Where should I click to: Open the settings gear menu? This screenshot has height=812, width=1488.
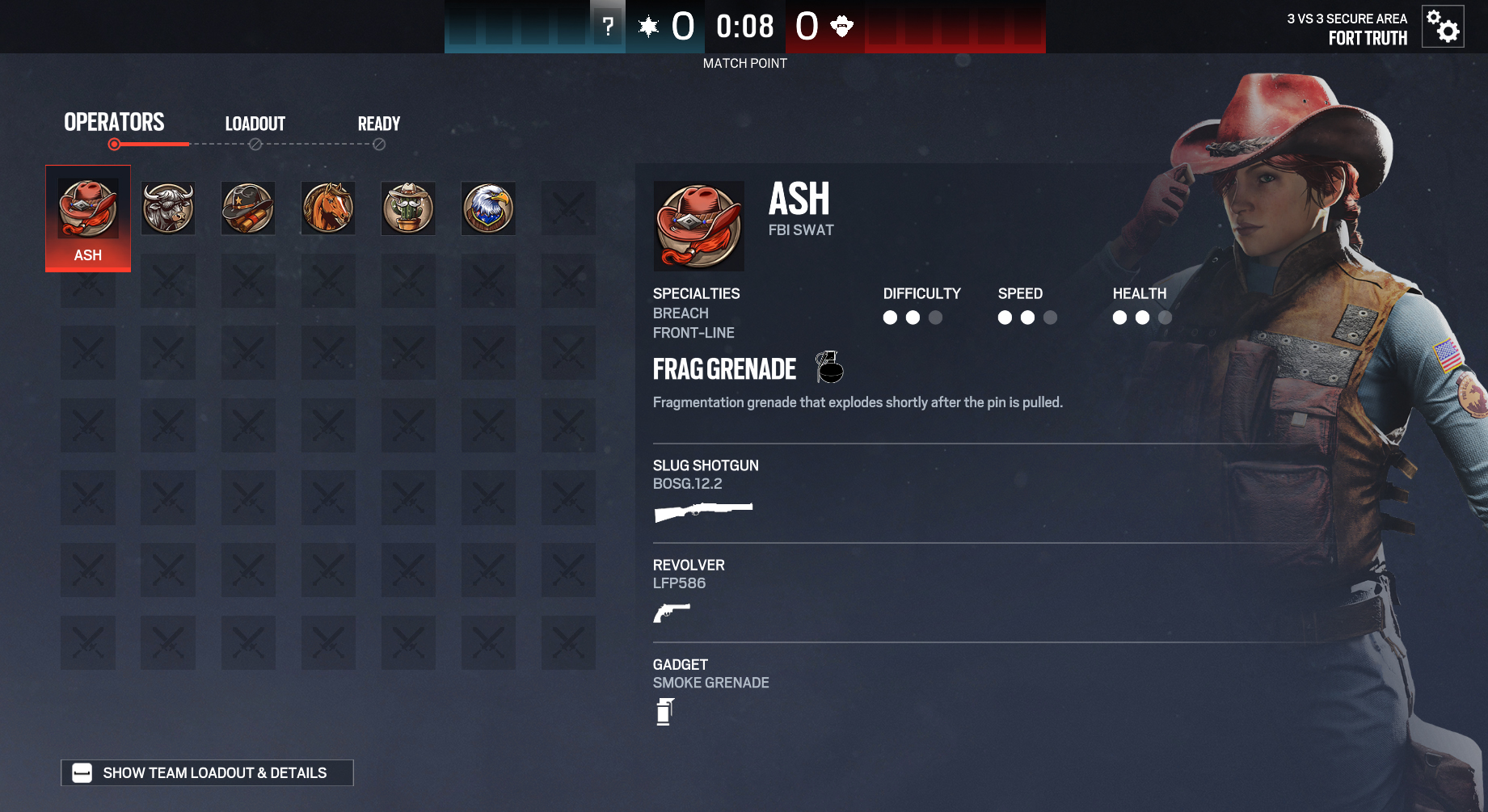coord(1443,27)
